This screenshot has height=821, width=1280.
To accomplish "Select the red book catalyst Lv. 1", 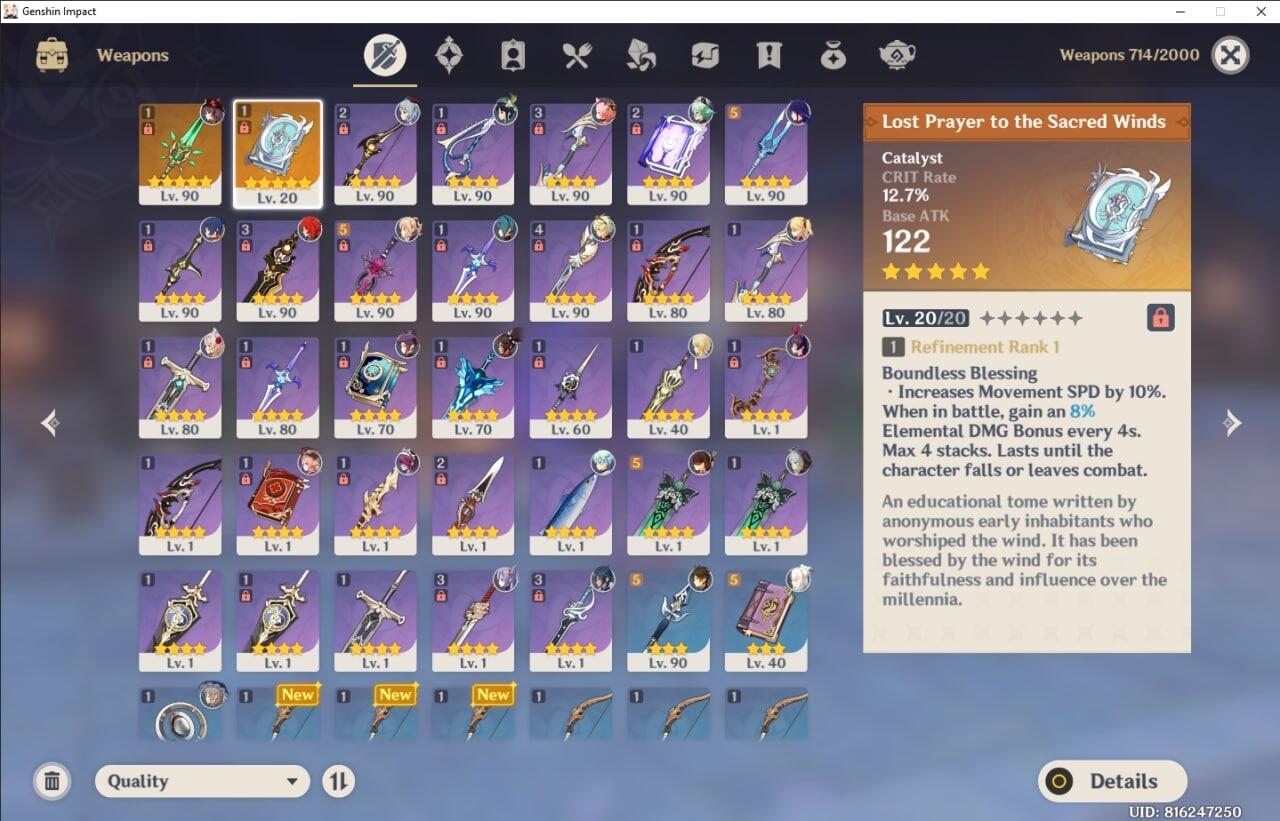I will pos(278,504).
